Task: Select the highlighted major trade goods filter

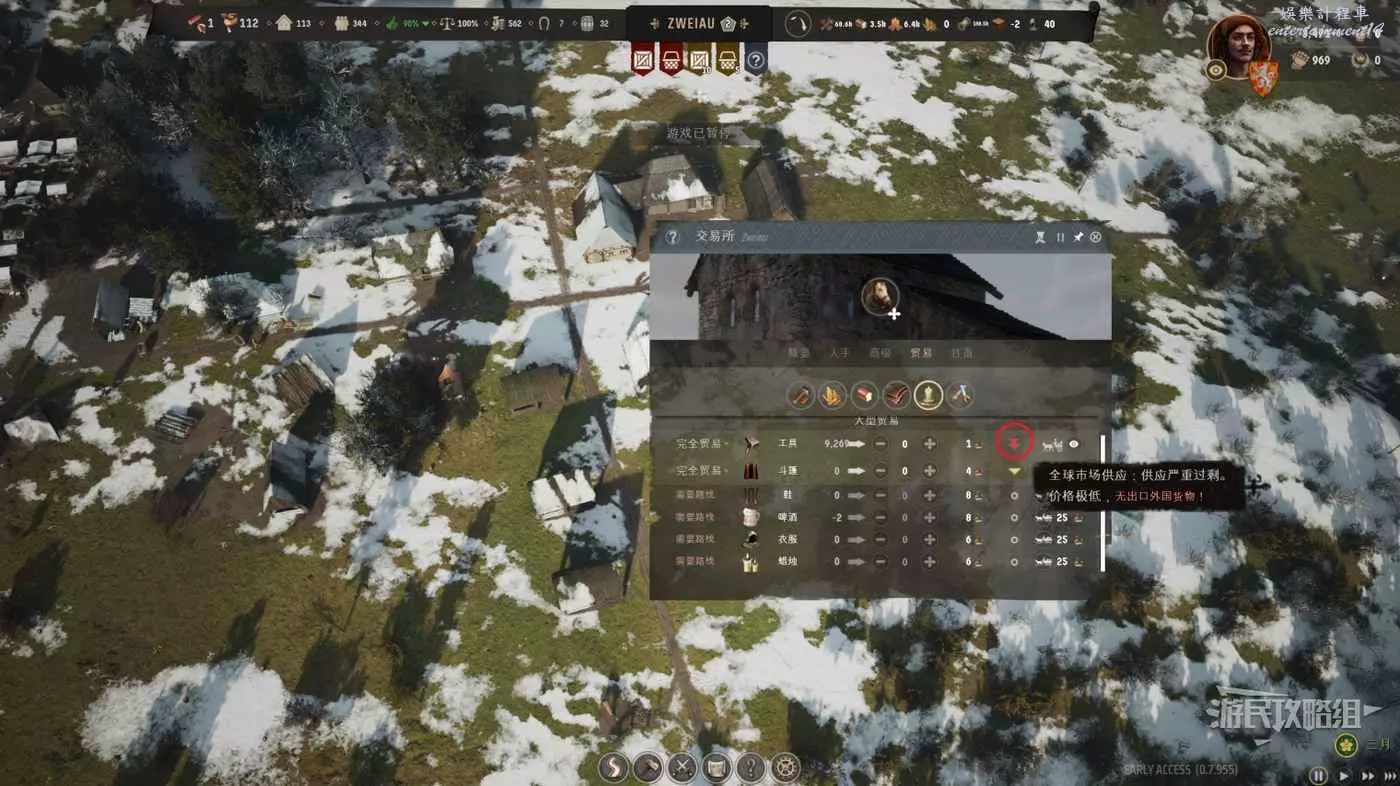Action: coord(929,396)
